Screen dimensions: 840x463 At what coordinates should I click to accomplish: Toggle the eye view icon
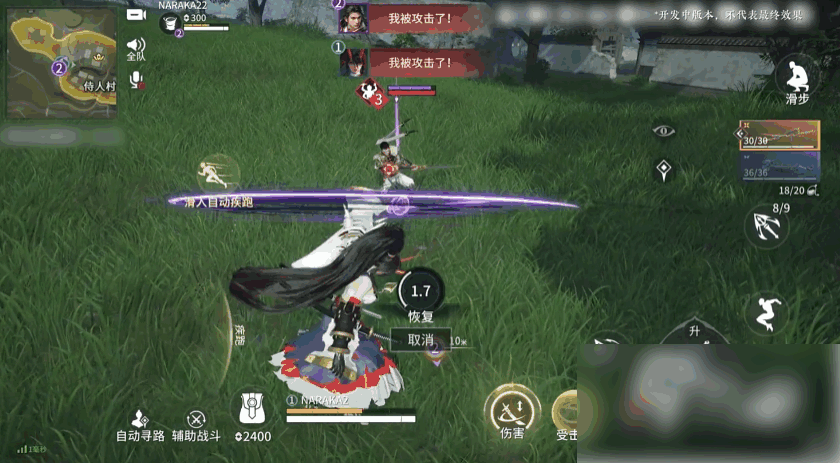point(664,130)
